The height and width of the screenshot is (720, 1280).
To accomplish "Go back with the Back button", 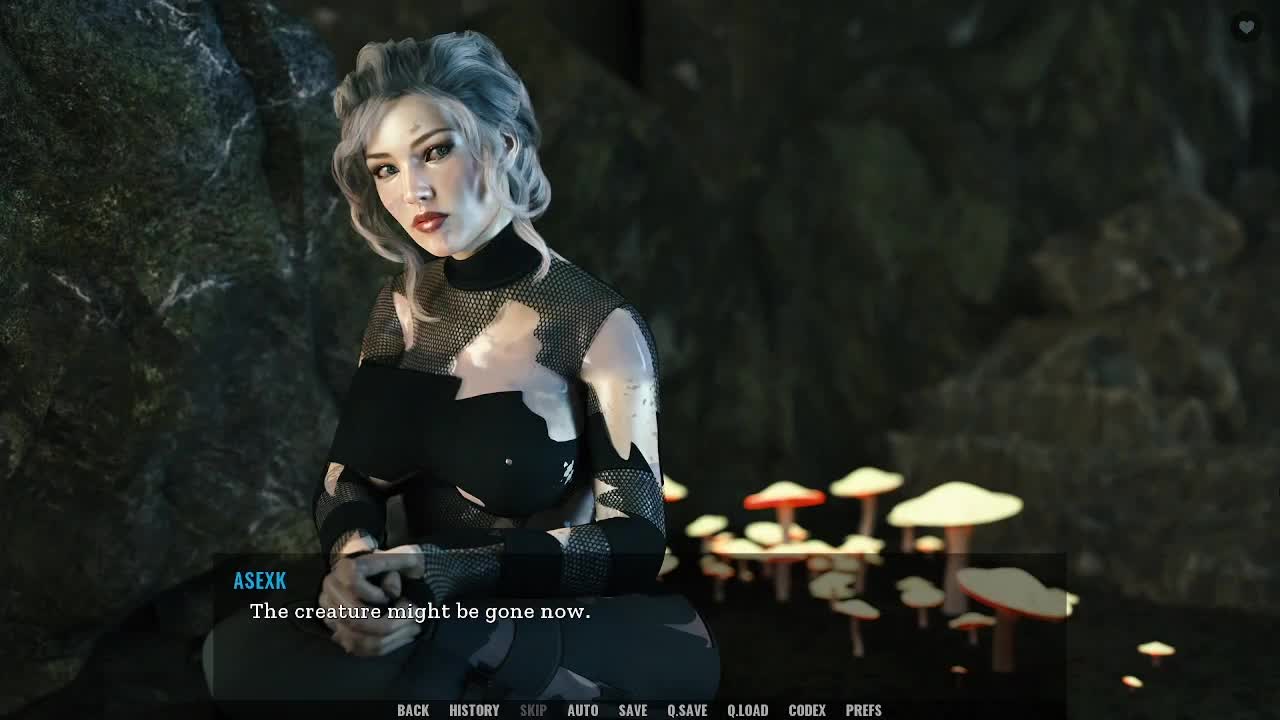I will click(413, 710).
